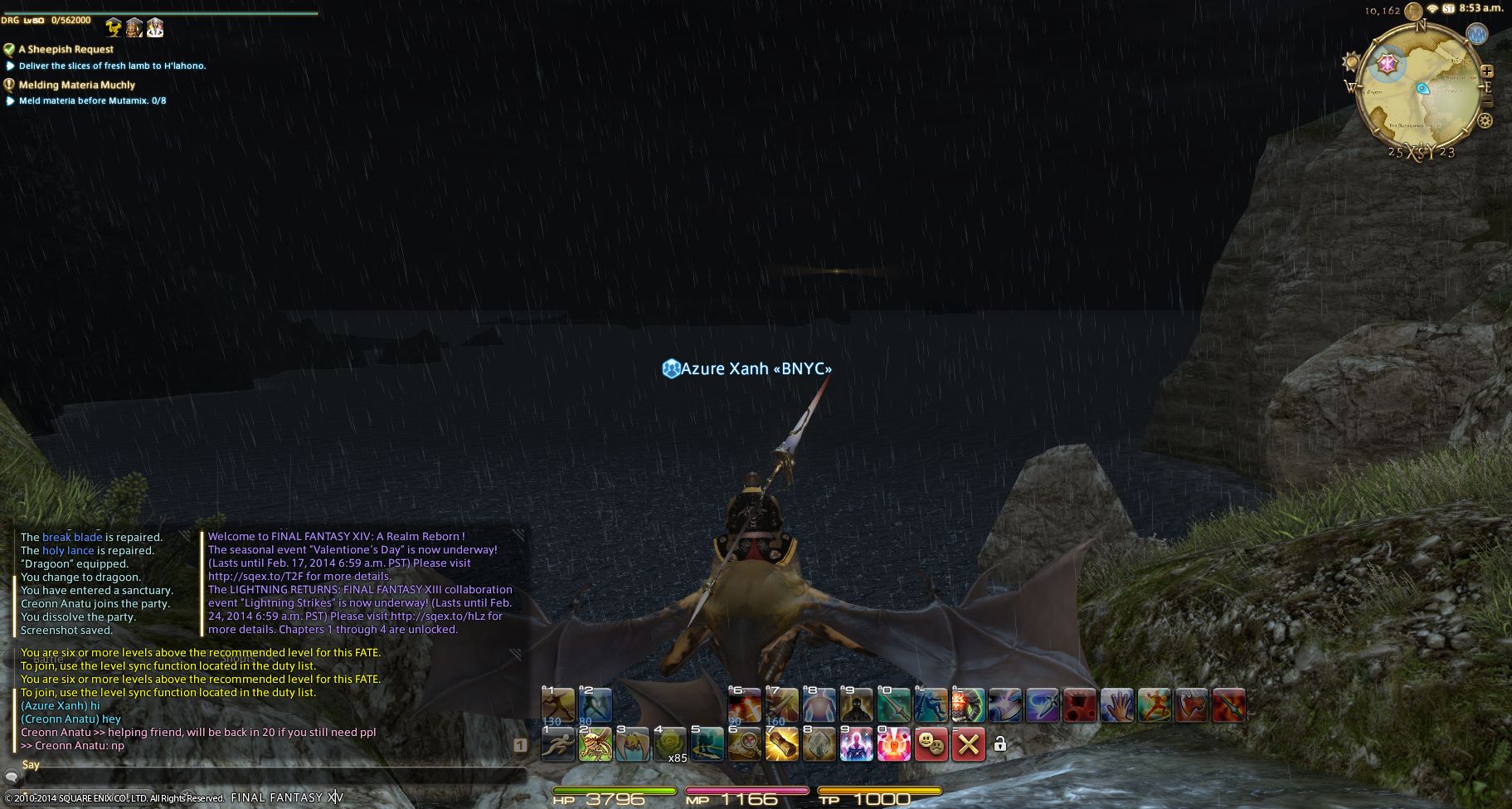
Task: Use the cabbage item stack of 85
Action: point(669,743)
